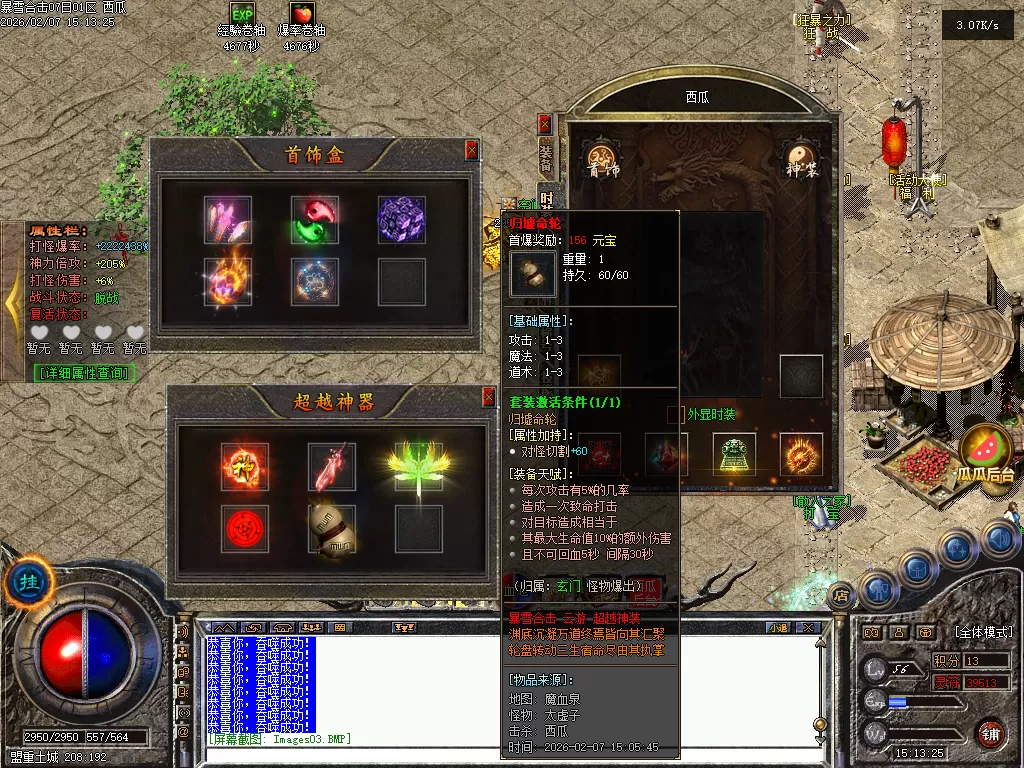Close the 首饰盒 jewelry box window

tap(471, 150)
